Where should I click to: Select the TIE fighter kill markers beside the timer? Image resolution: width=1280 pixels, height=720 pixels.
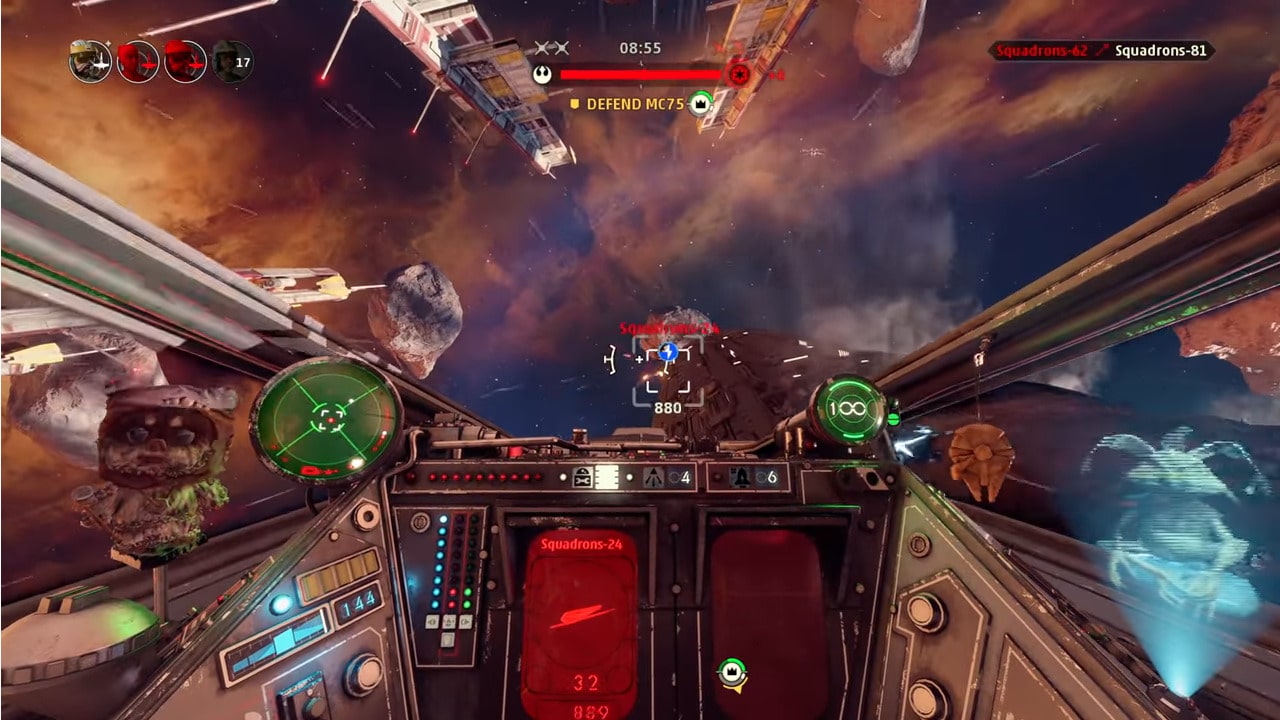click(x=551, y=47)
